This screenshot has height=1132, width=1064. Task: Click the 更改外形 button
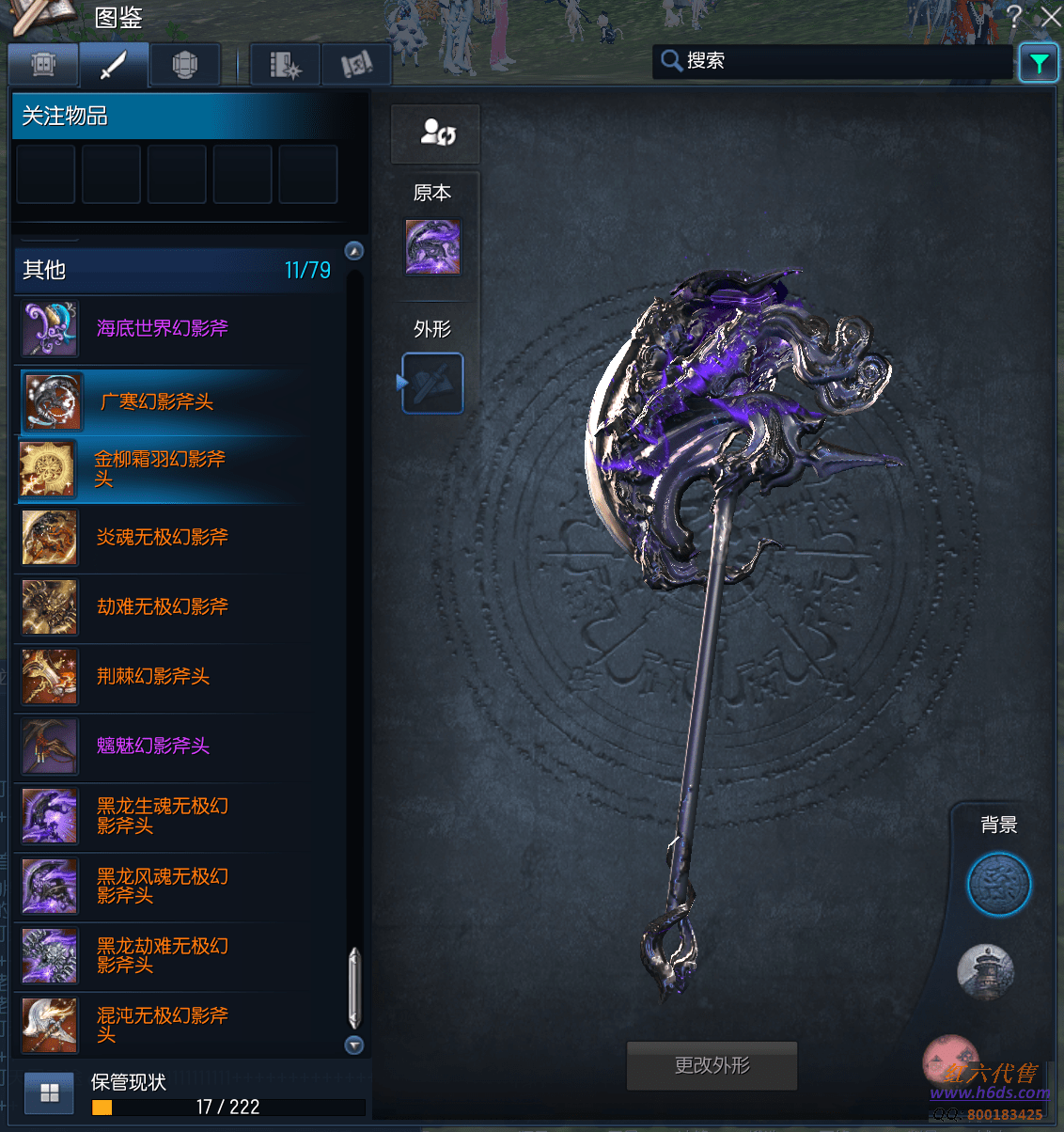pos(712,1066)
